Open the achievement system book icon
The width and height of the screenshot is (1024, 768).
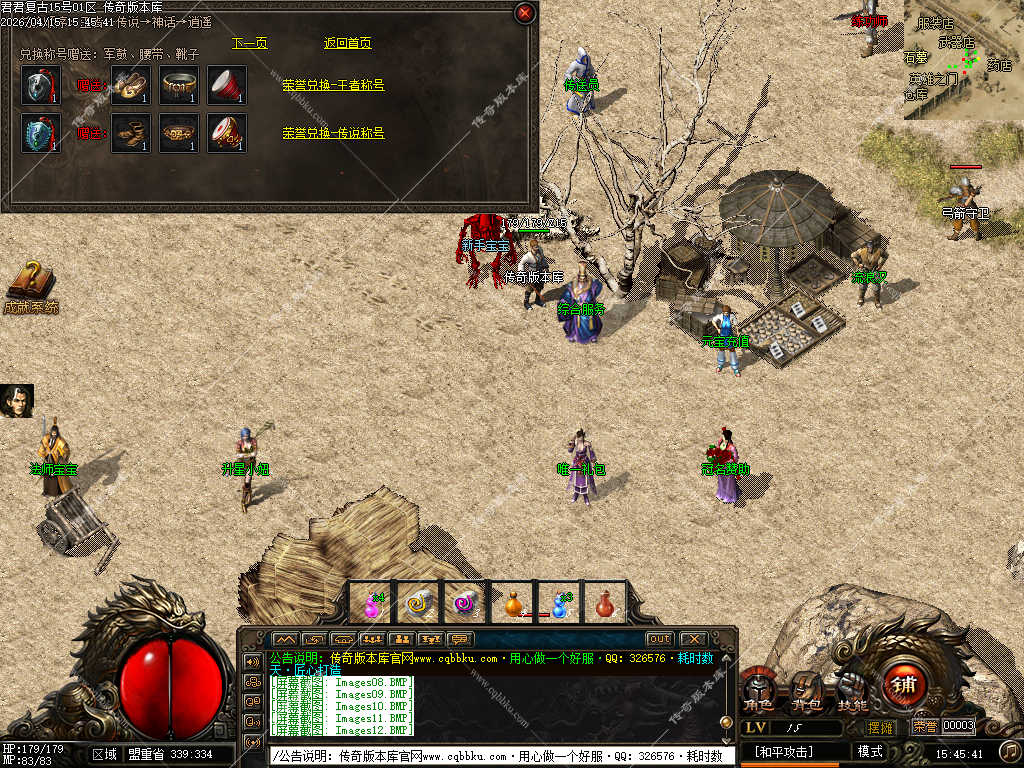[x=30, y=284]
